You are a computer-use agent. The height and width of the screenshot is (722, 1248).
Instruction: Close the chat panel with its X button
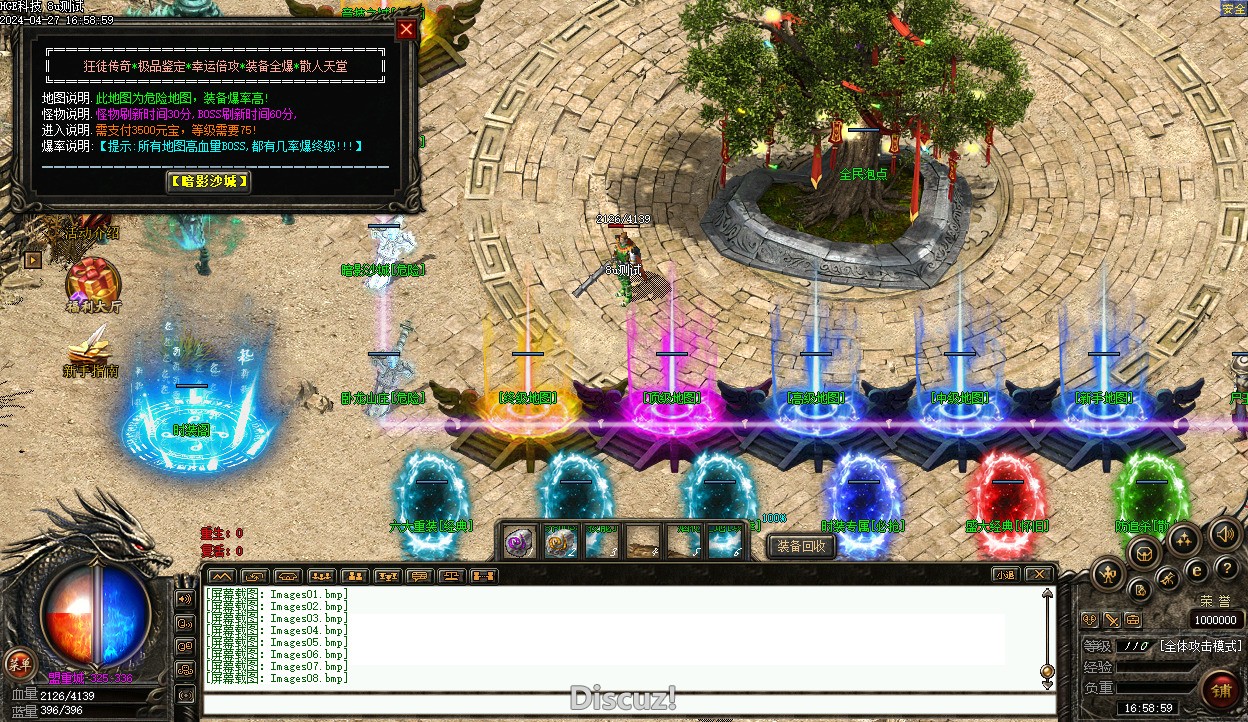[x=1039, y=574]
